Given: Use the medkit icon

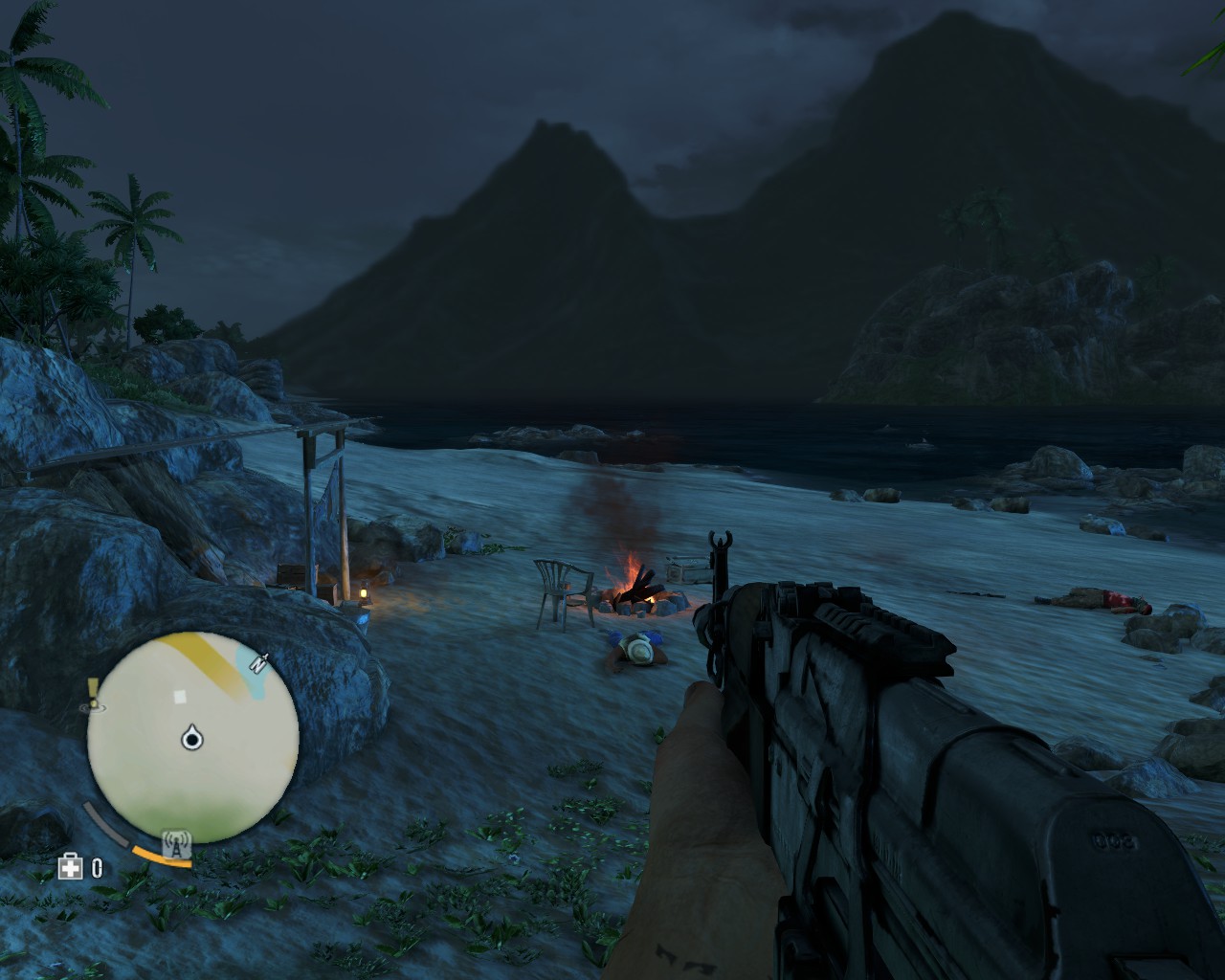Looking at the screenshot, I should tap(70, 867).
